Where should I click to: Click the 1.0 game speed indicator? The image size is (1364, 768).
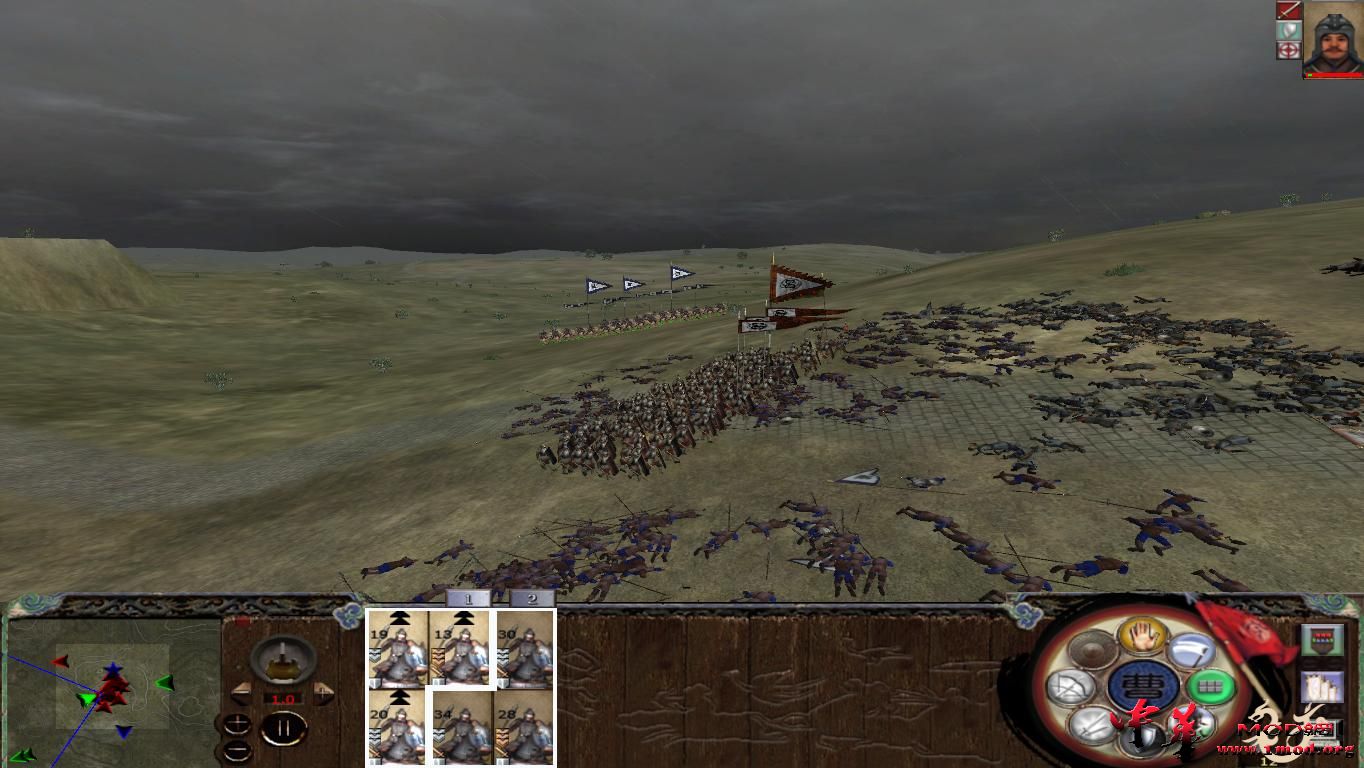[282, 698]
